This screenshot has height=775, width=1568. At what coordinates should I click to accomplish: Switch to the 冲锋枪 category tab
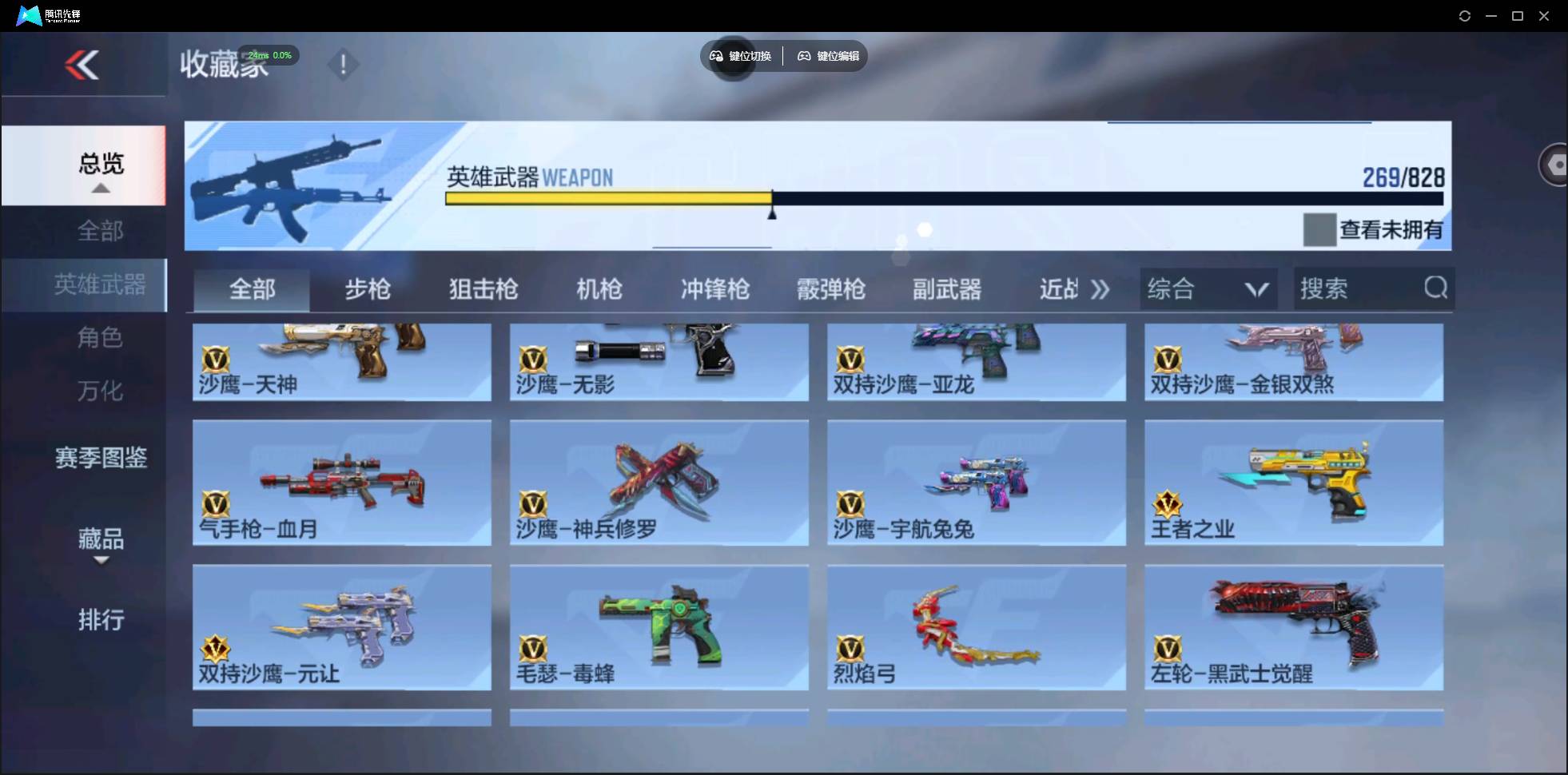pyautogui.click(x=714, y=289)
